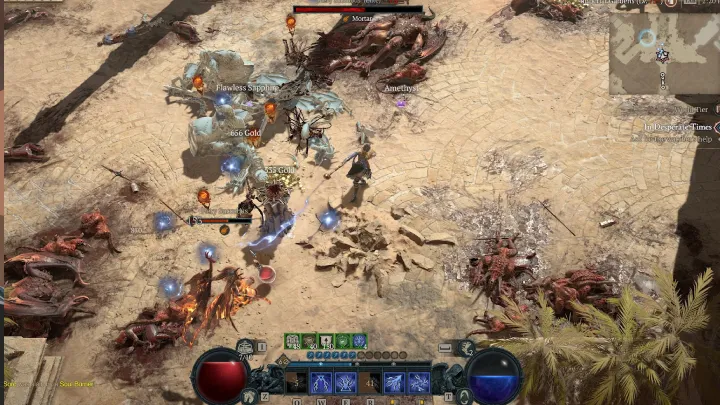The height and width of the screenshot is (405, 720).
Task: Use the healing potion beside the health globe
Action: pyautogui.click(x=246, y=348)
